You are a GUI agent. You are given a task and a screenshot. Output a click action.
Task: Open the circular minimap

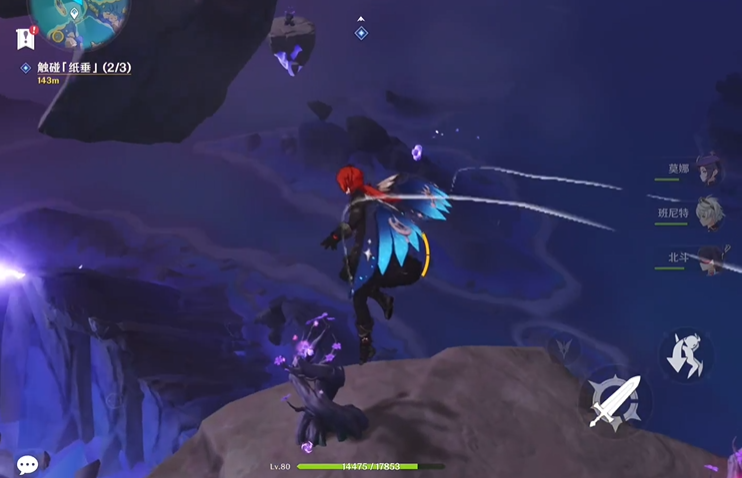coord(74,18)
